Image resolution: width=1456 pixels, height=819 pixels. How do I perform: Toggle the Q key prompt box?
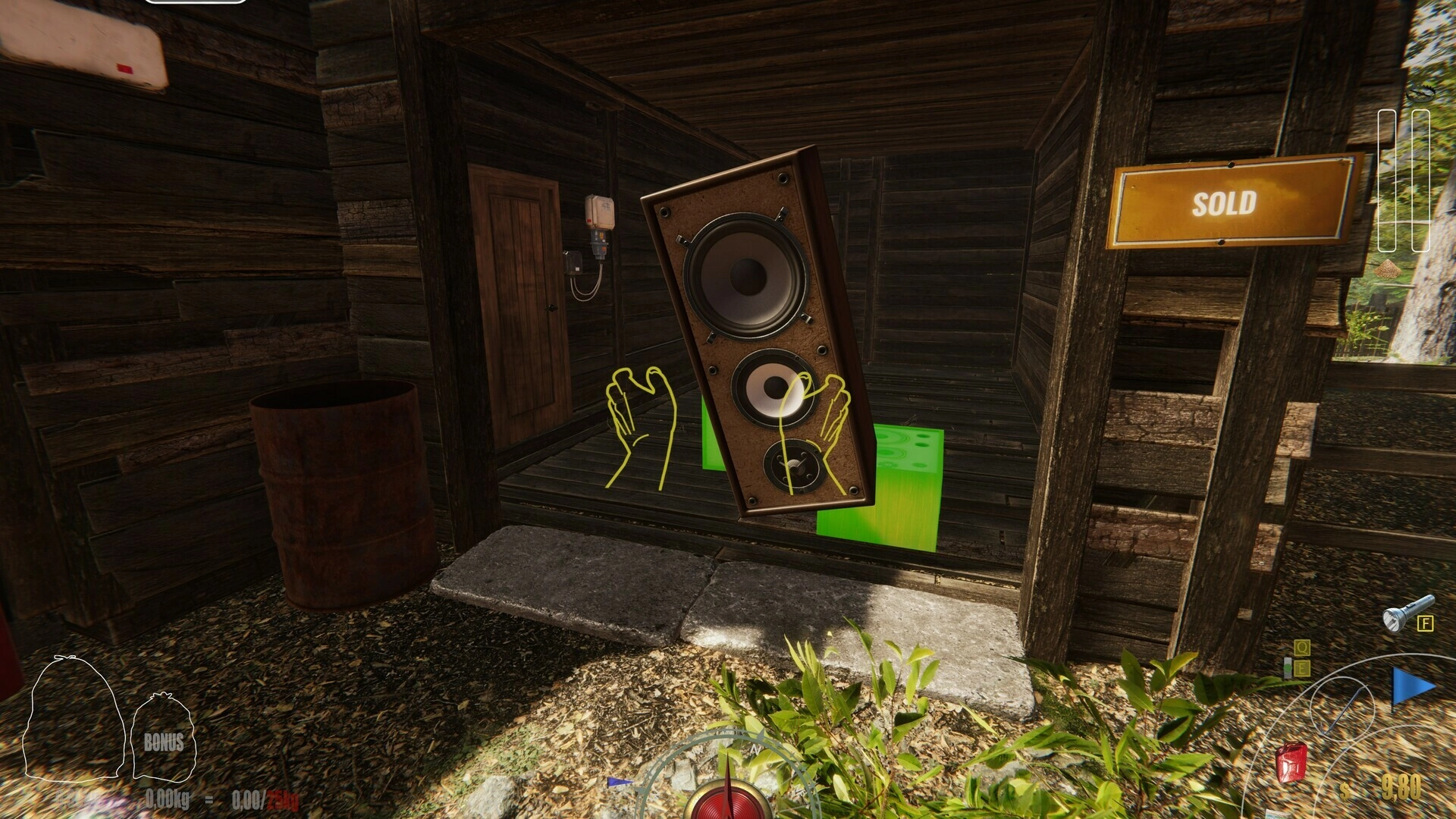coord(1302,646)
